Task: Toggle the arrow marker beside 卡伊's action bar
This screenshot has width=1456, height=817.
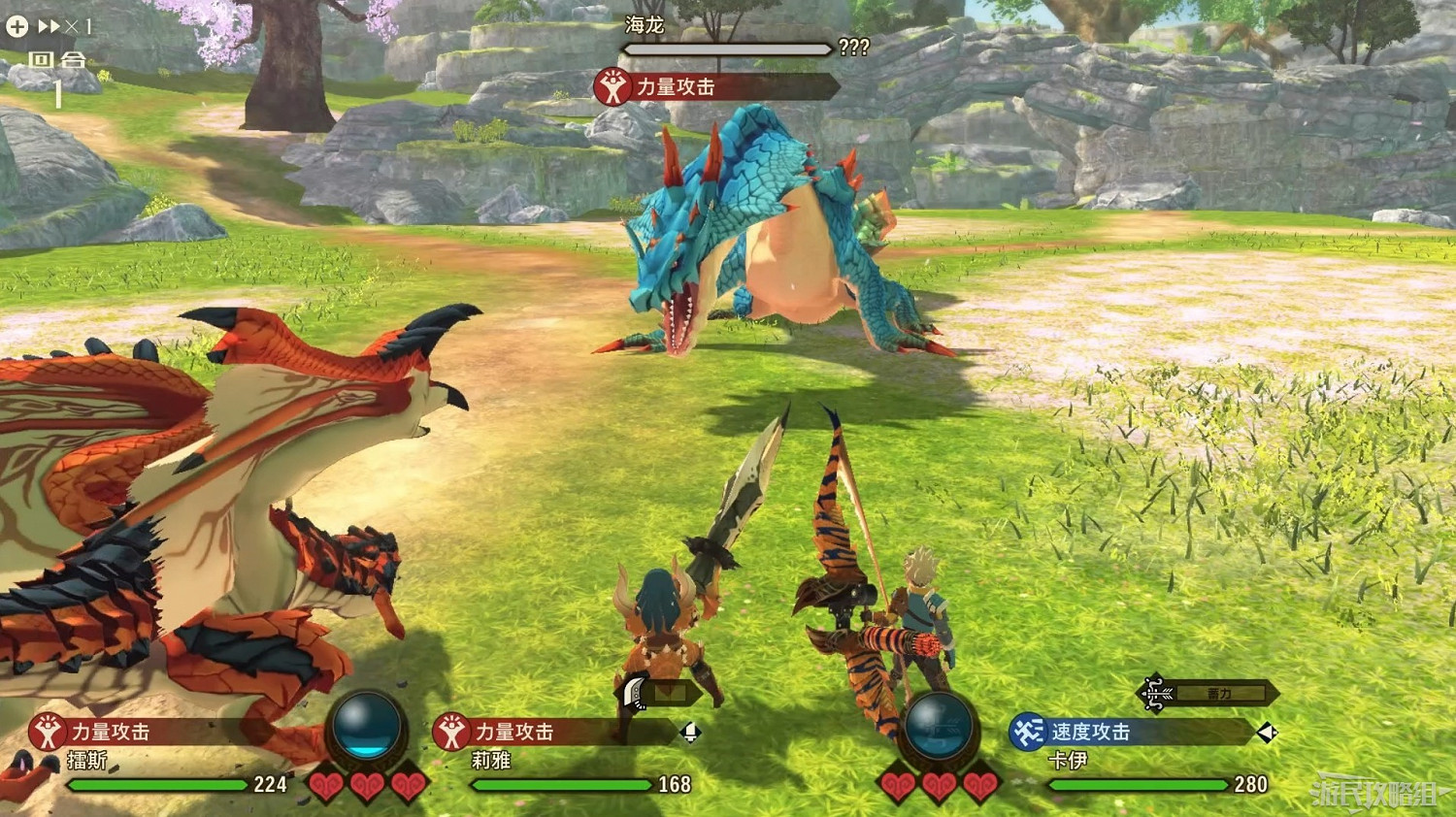Action: [x=1267, y=735]
